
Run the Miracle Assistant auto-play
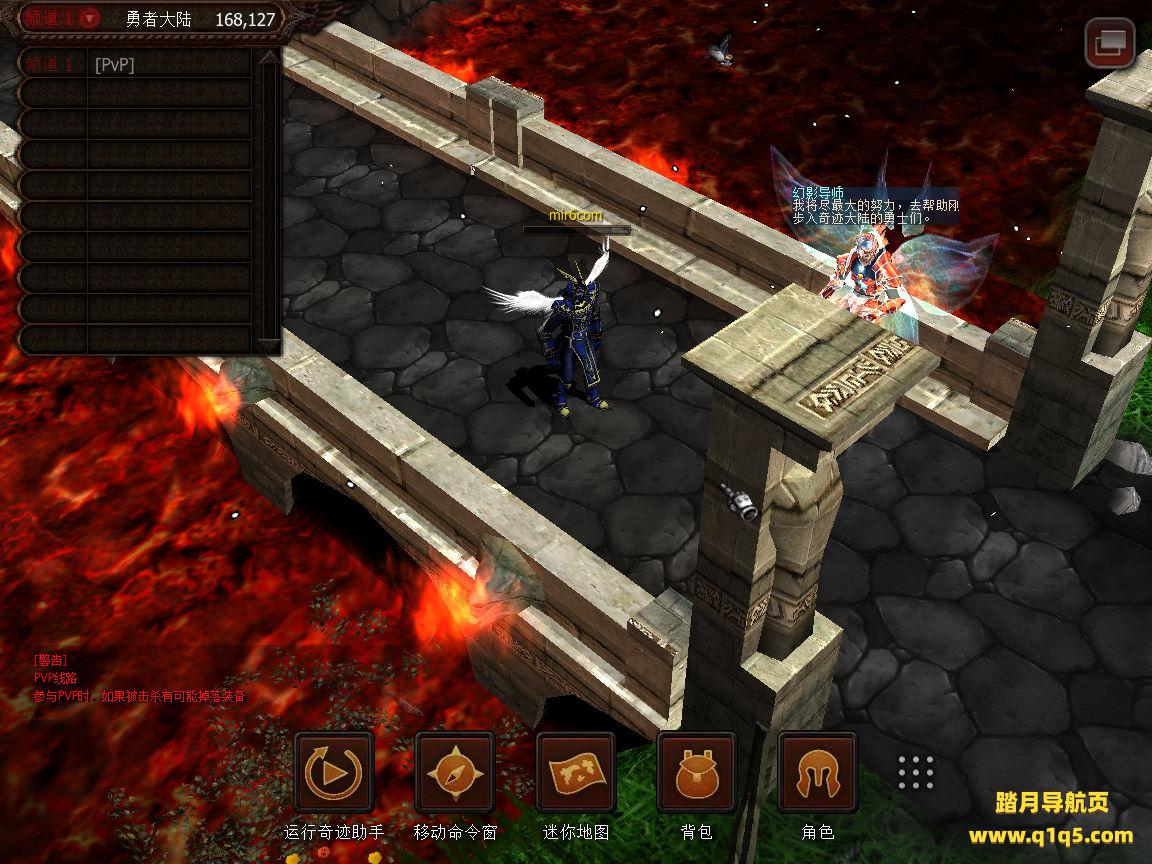(334, 773)
